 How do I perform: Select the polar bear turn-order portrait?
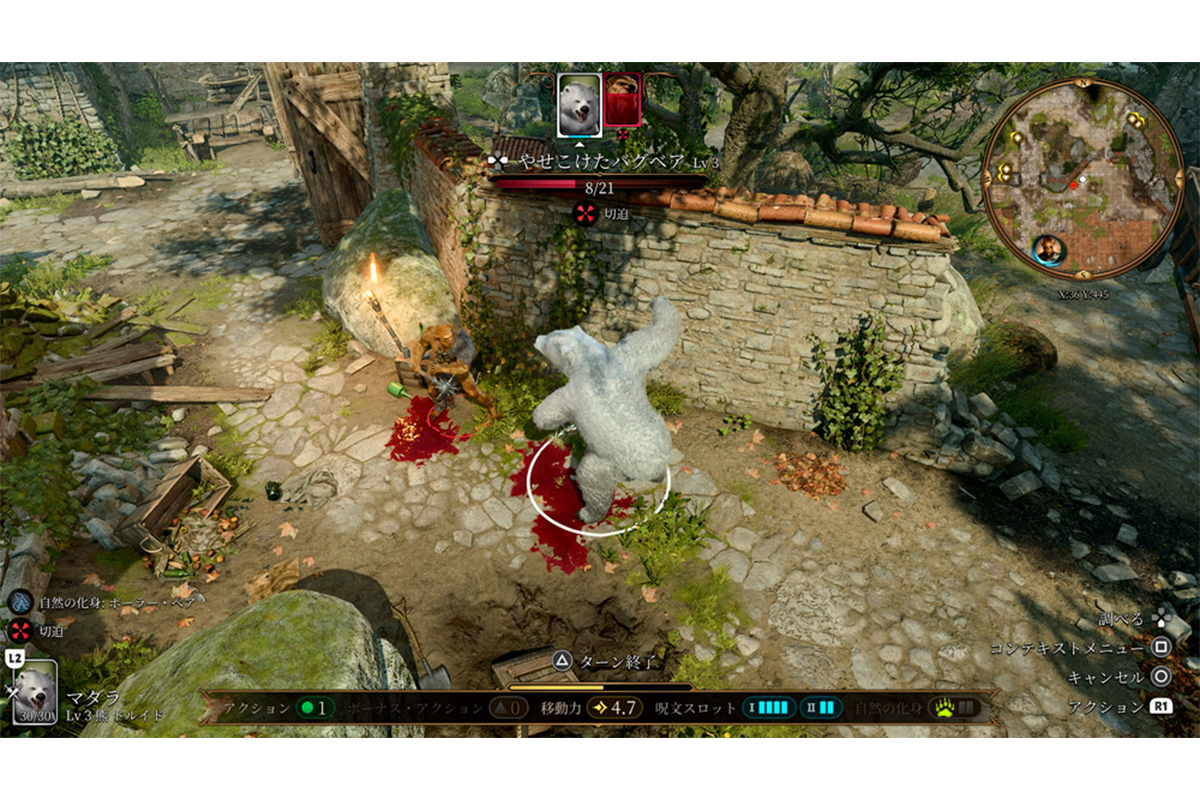[x=579, y=104]
